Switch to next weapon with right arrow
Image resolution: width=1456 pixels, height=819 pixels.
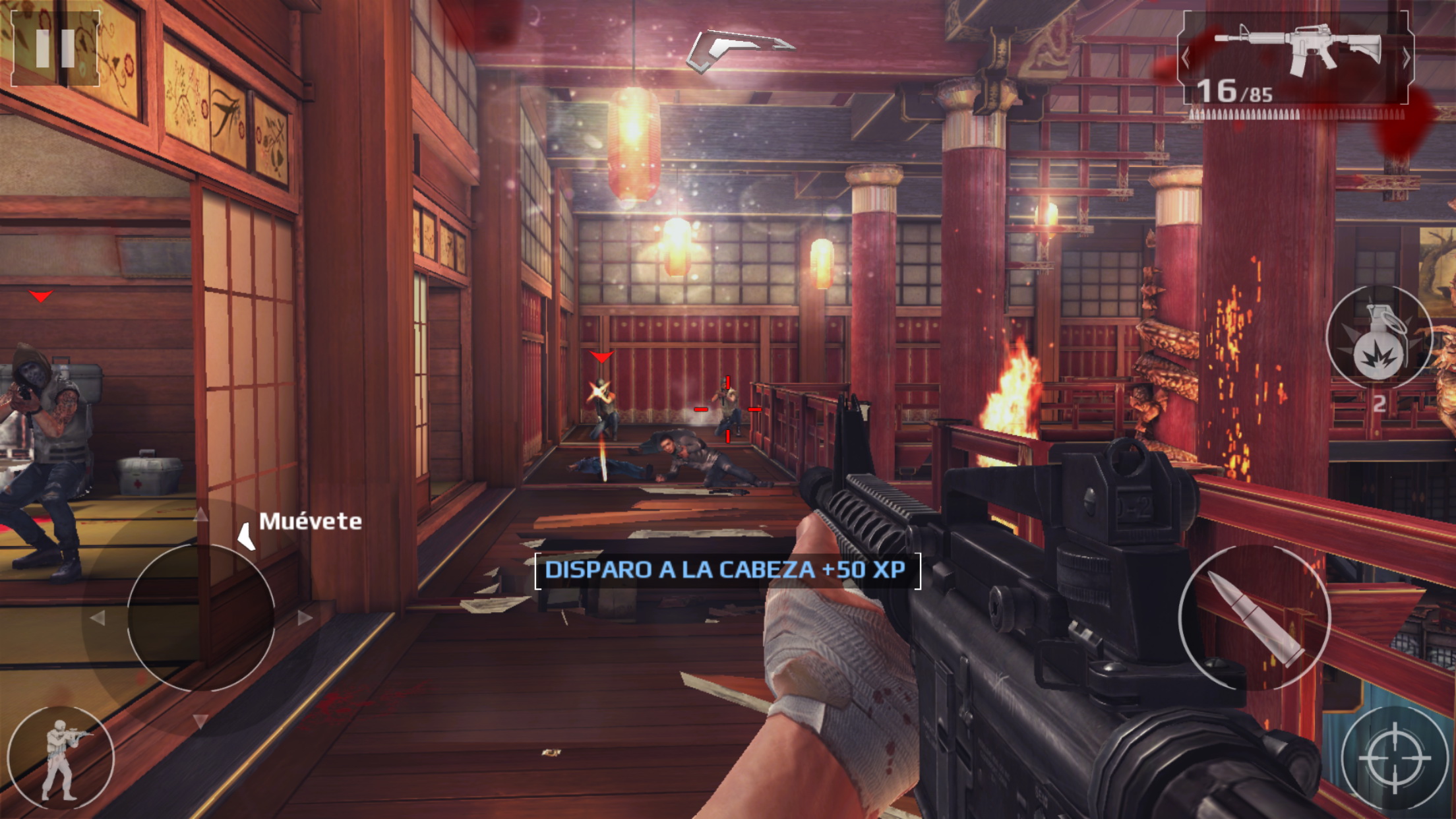pos(1407,58)
